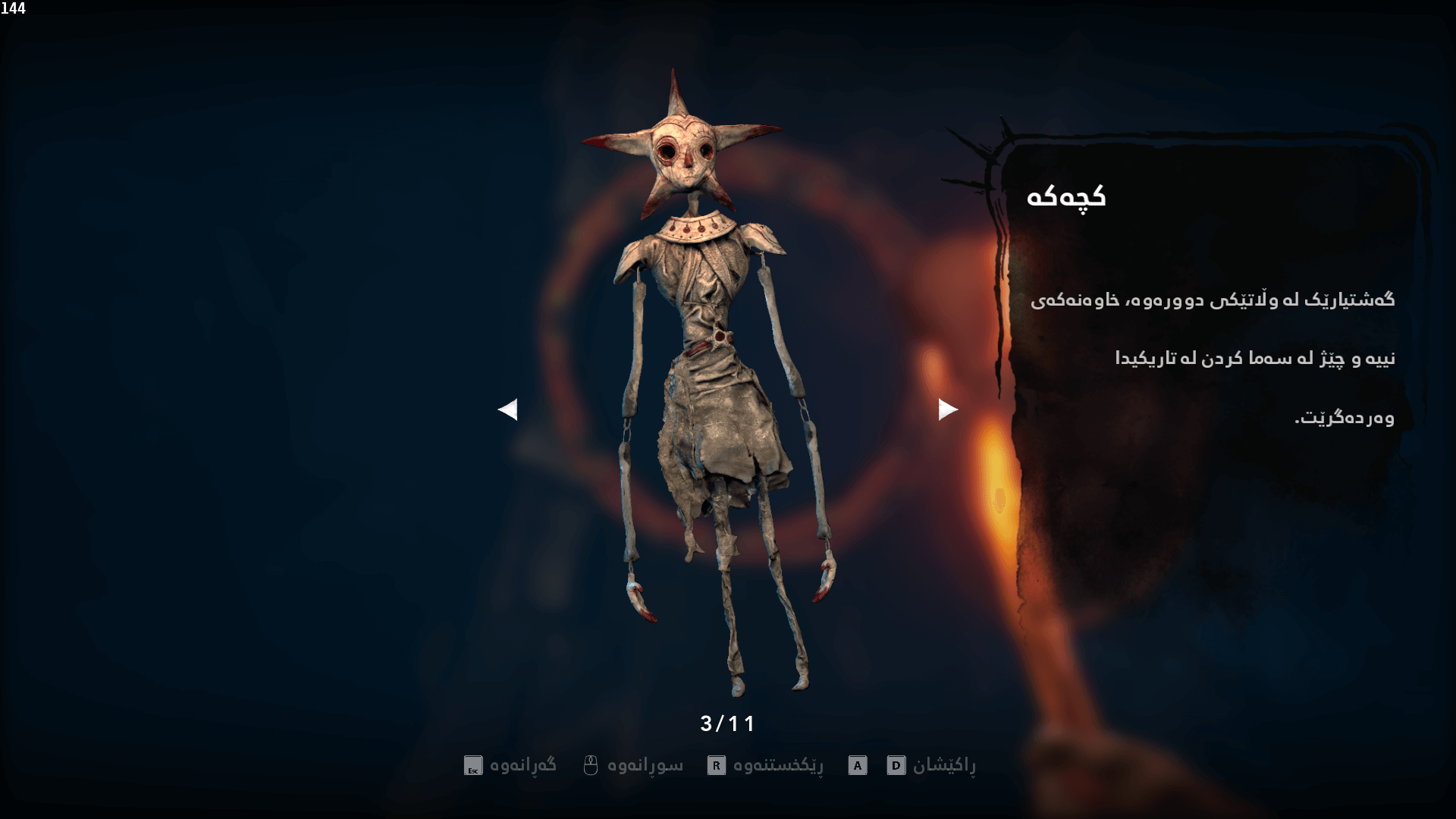Click the 144 FPS counter at top left
Screen dimensions: 1456x819
[14, 9]
